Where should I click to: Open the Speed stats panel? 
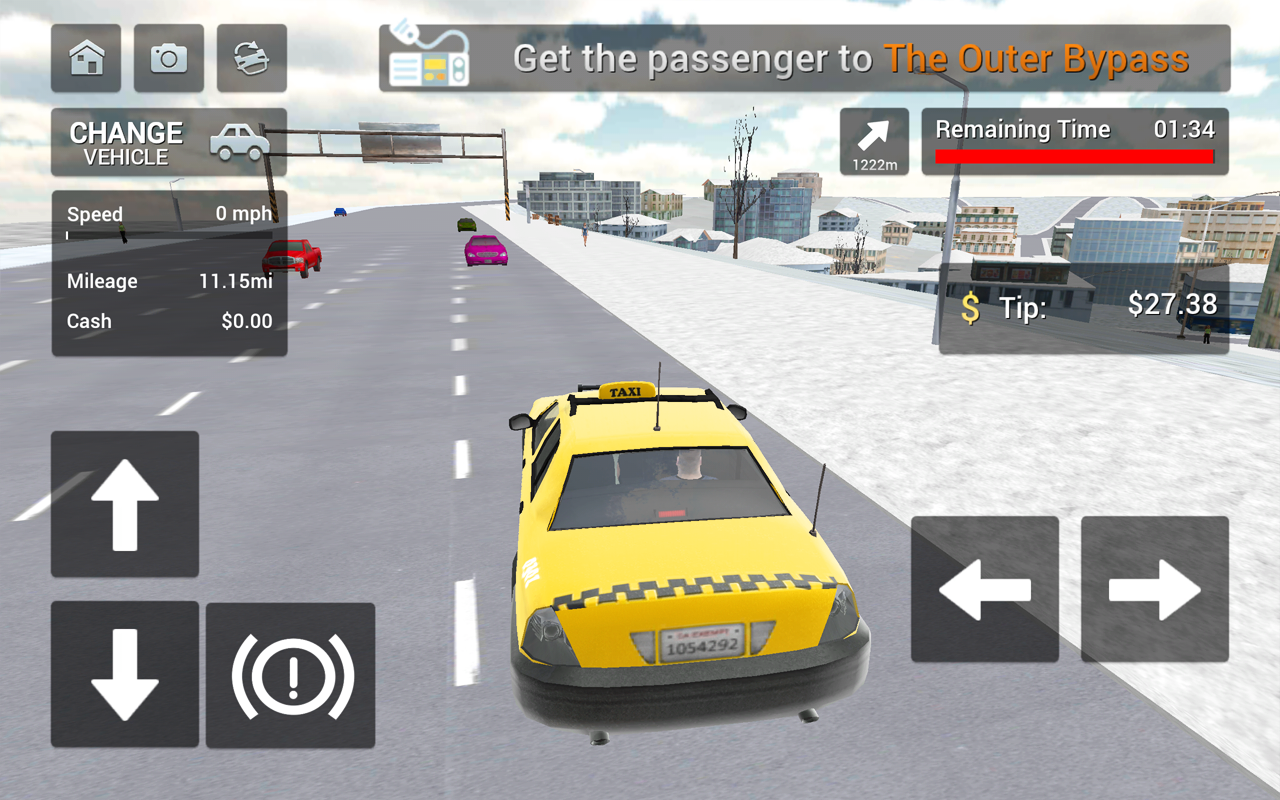pos(168,213)
